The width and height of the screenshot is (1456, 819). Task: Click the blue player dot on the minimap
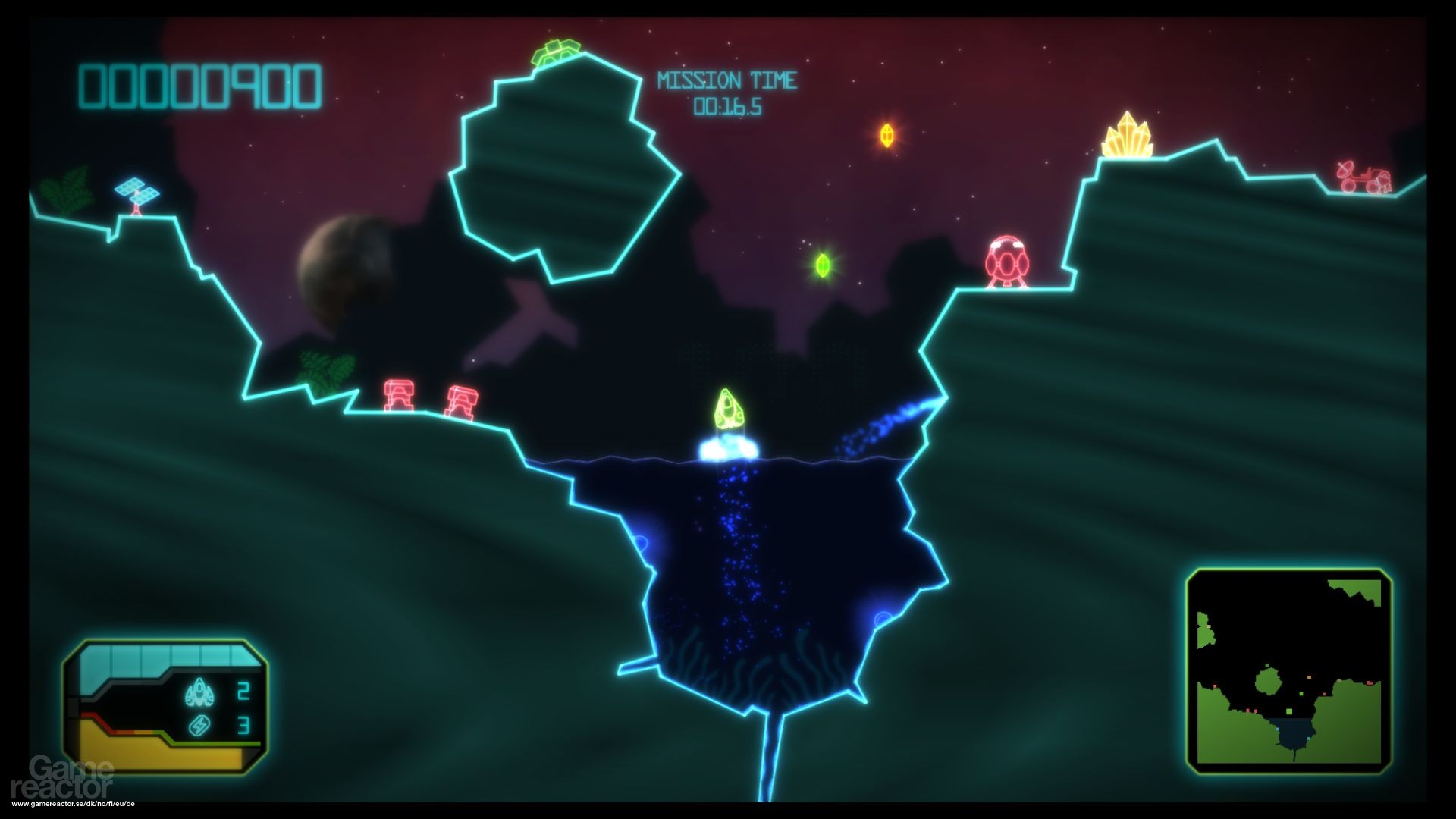(x=1278, y=729)
